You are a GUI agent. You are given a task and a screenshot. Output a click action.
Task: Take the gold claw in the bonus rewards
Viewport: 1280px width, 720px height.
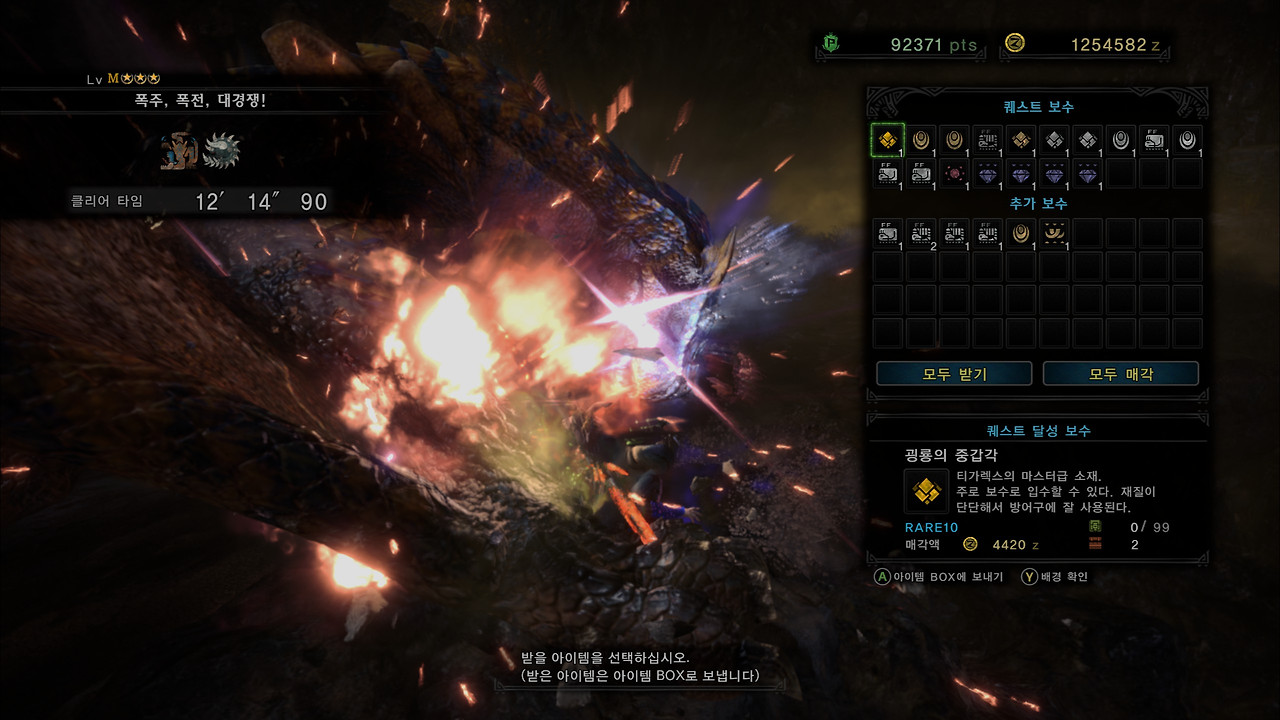click(x=1021, y=234)
